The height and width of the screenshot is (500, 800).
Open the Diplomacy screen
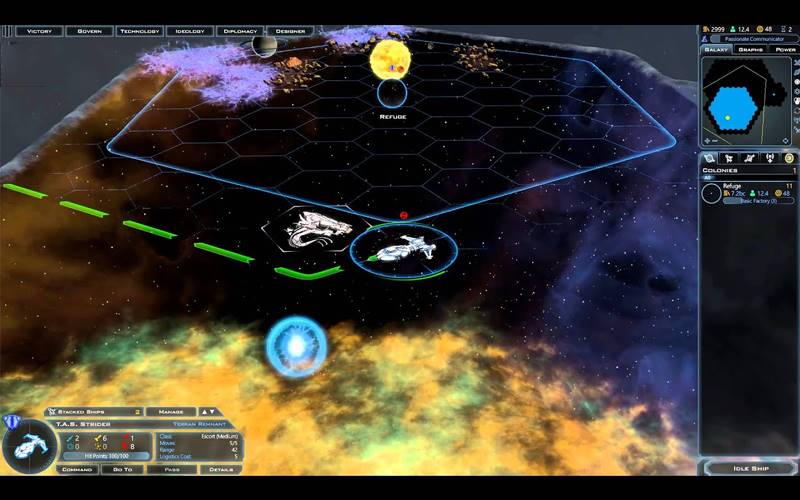(x=240, y=31)
